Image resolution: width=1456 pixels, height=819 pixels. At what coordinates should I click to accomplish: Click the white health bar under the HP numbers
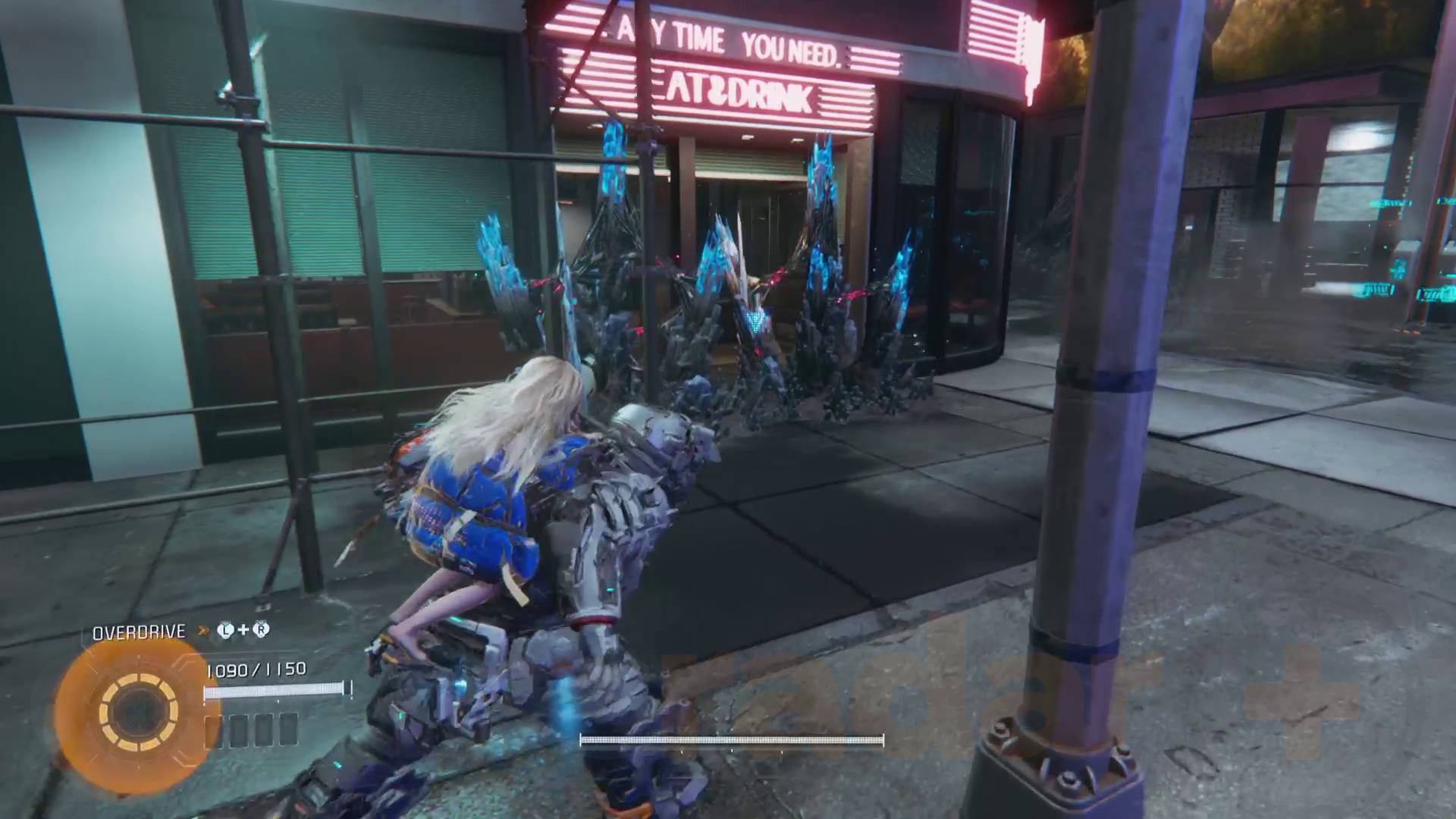(x=275, y=690)
